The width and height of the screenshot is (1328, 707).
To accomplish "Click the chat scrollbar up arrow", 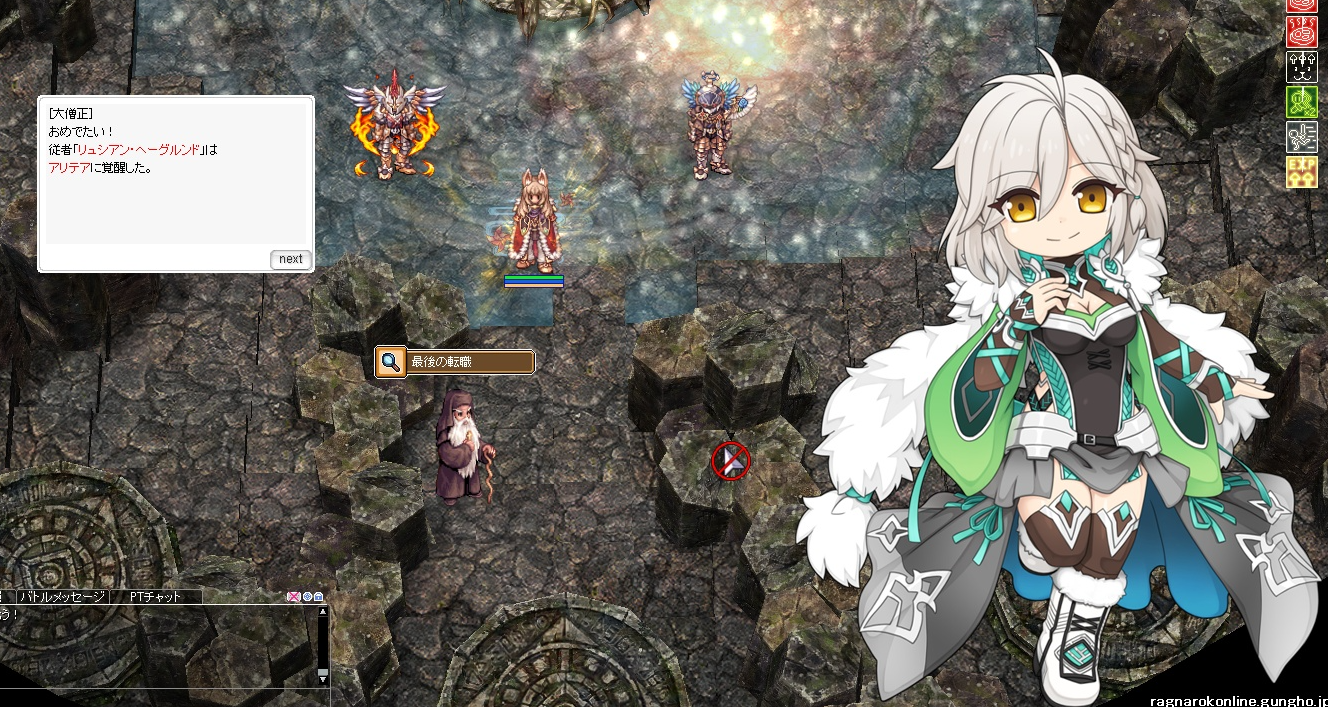I will 322,611.
